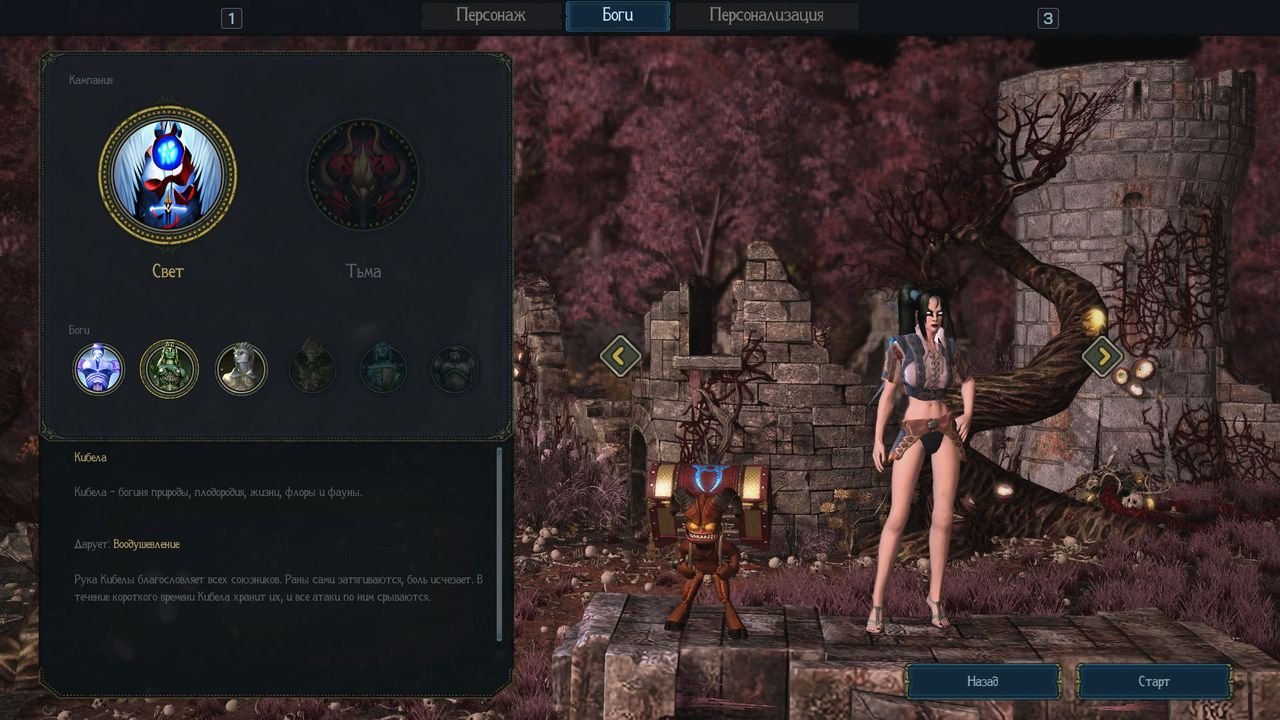Image resolution: width=1280 pixels, height=720 pixels.
Task: Show the next character with right arrow
Action: click(1102, 355)
